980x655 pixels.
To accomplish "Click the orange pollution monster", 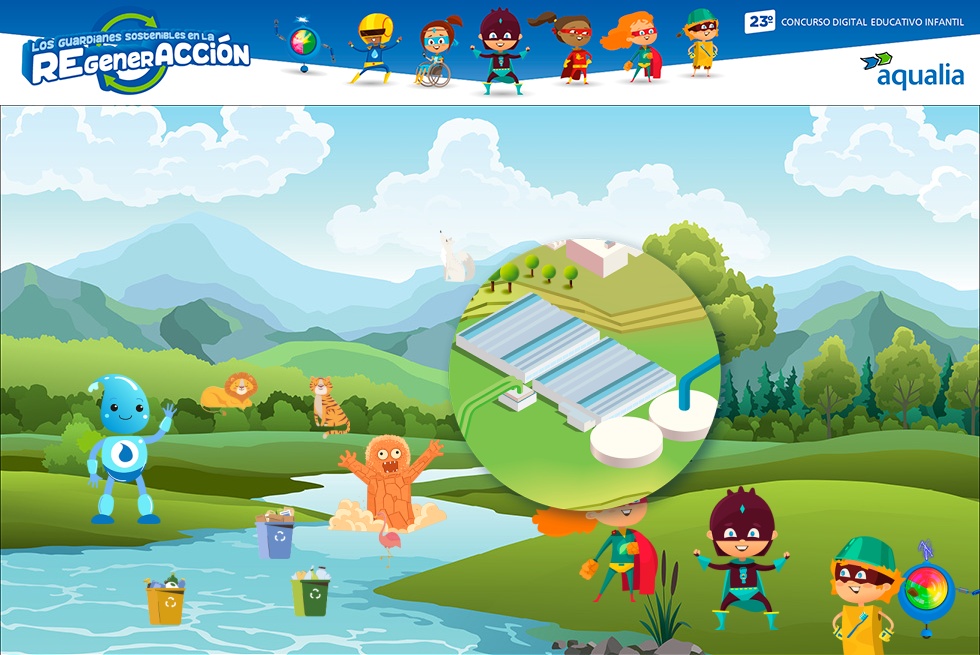I will pyautogui.click(x=388, y=479).
